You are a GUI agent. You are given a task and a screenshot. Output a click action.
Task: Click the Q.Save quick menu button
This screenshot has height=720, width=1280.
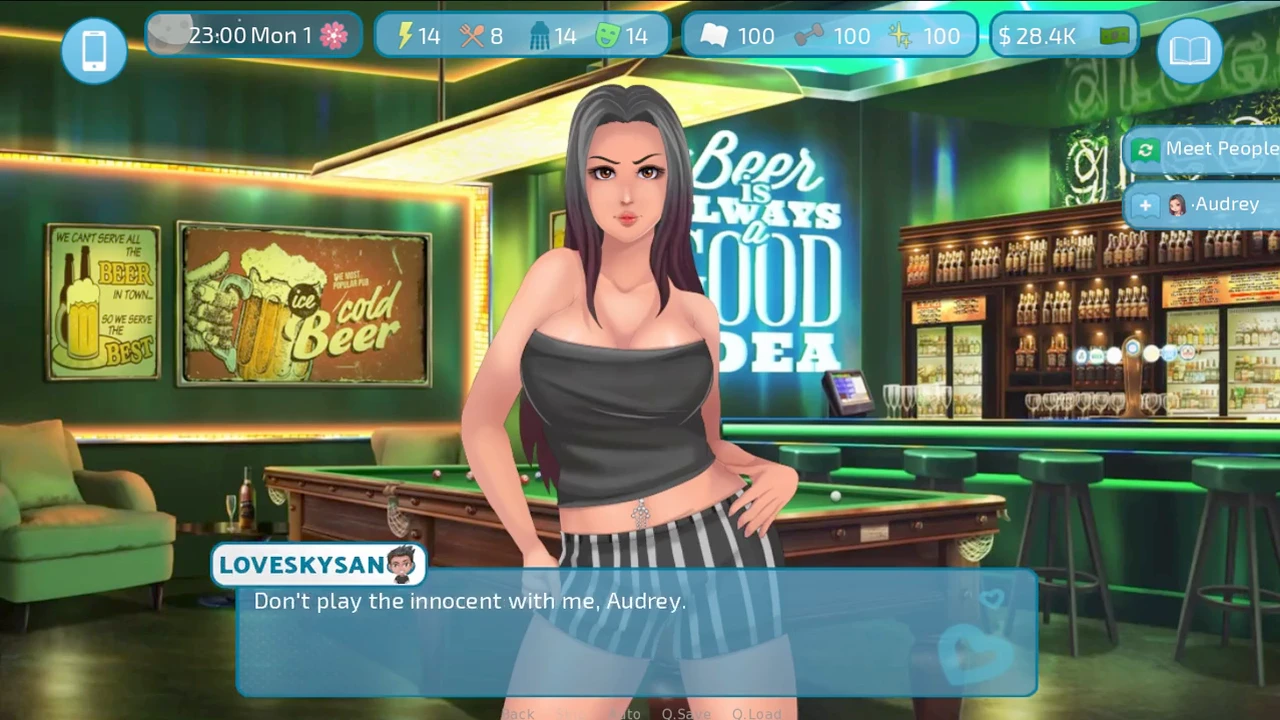coord(686,713)
